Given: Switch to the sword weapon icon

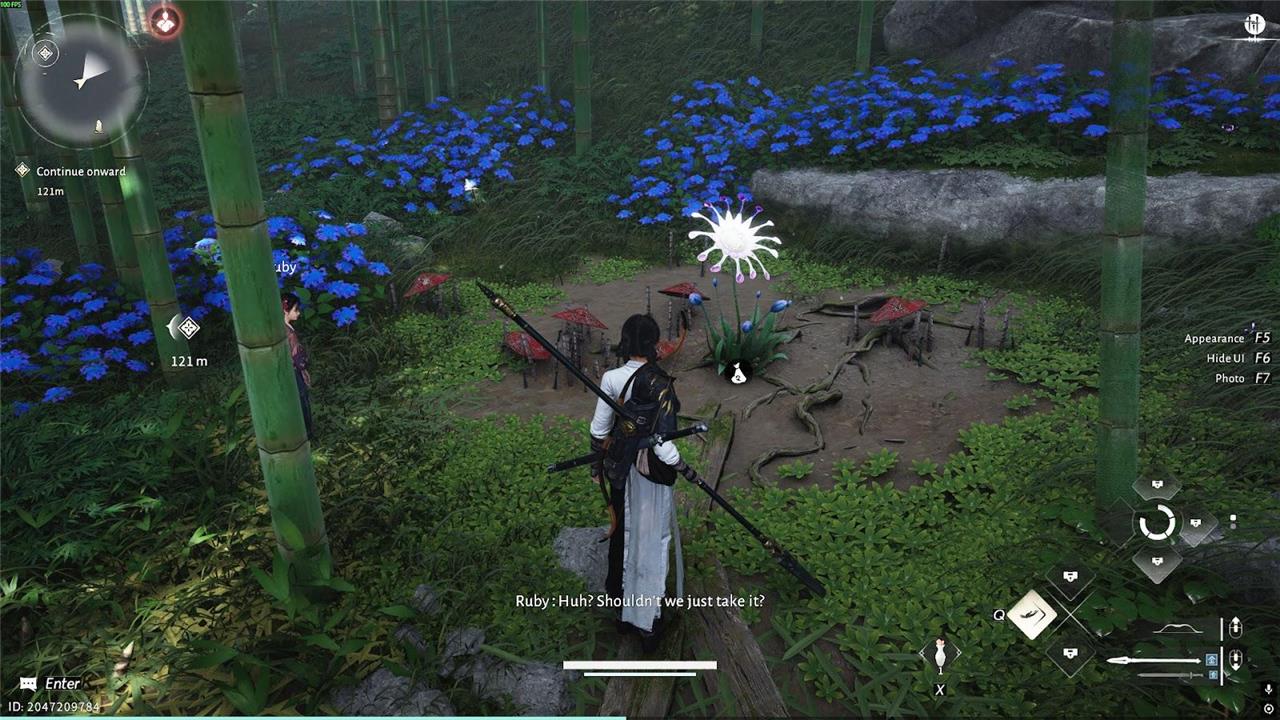Looking at the screenshot, I should [1168, 676].
